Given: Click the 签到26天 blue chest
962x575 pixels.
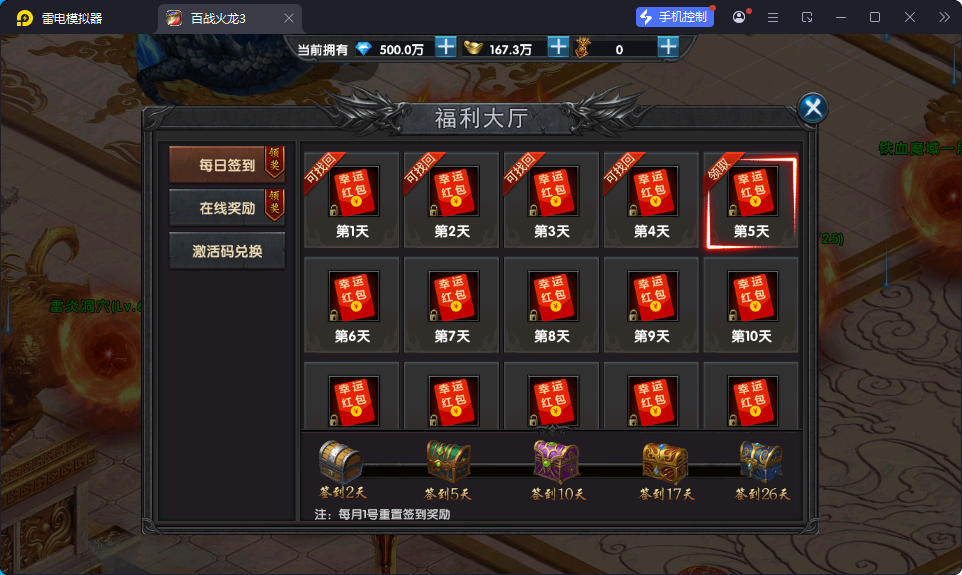Looking at the screenshot, I should [x=761, y=461].
